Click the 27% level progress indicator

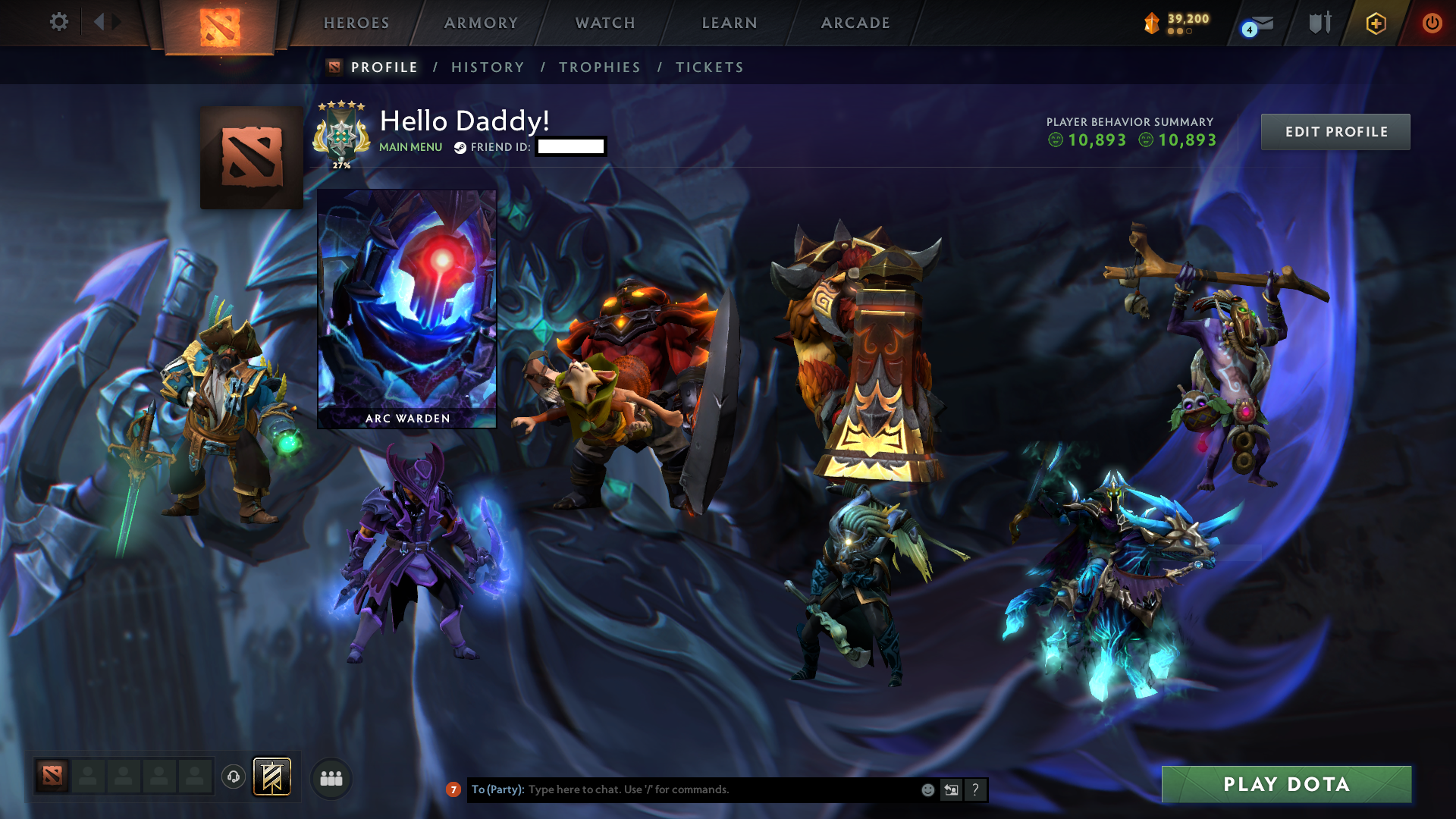pyautogui.click(x=341, y=165)
